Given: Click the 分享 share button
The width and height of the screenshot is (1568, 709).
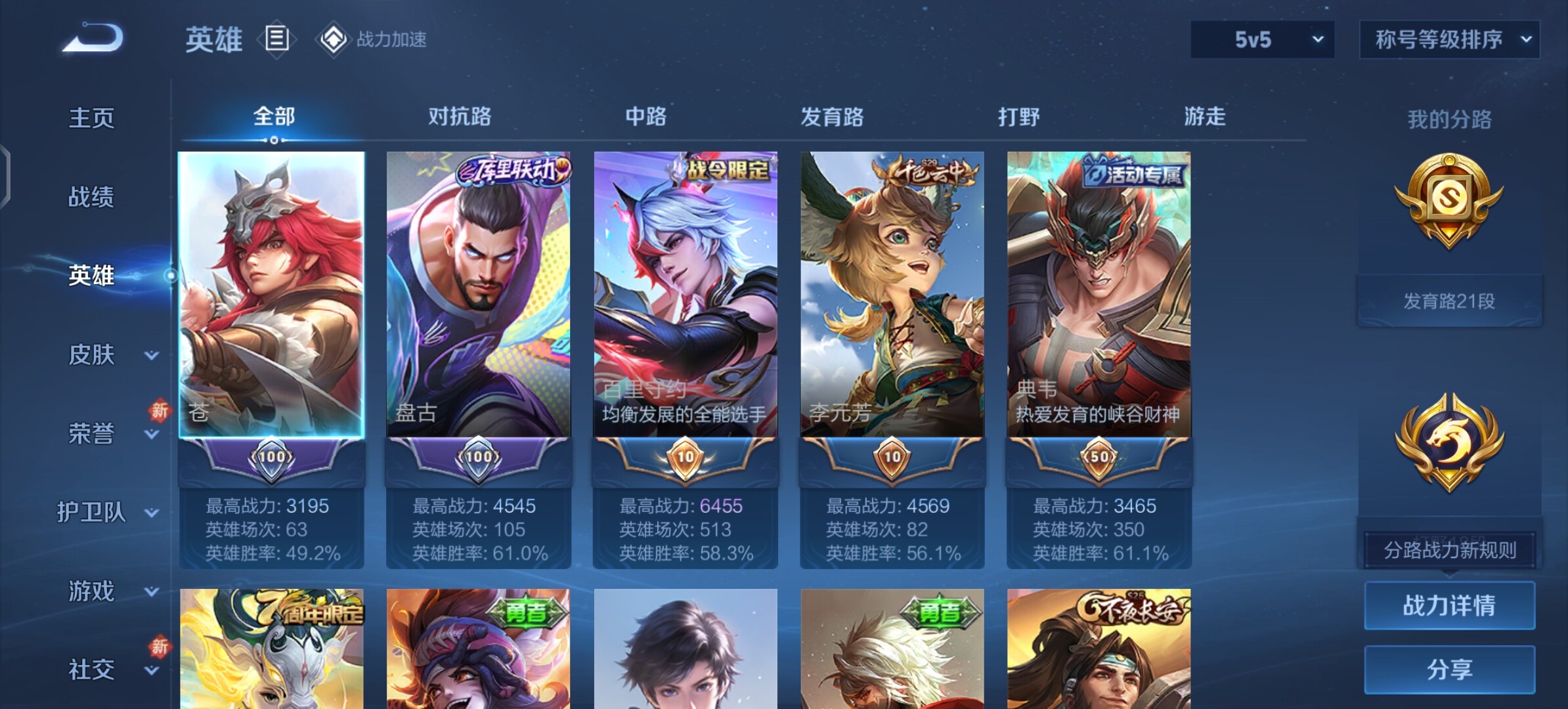Looking at the screenshot, I should click(x=1449, y=670).
